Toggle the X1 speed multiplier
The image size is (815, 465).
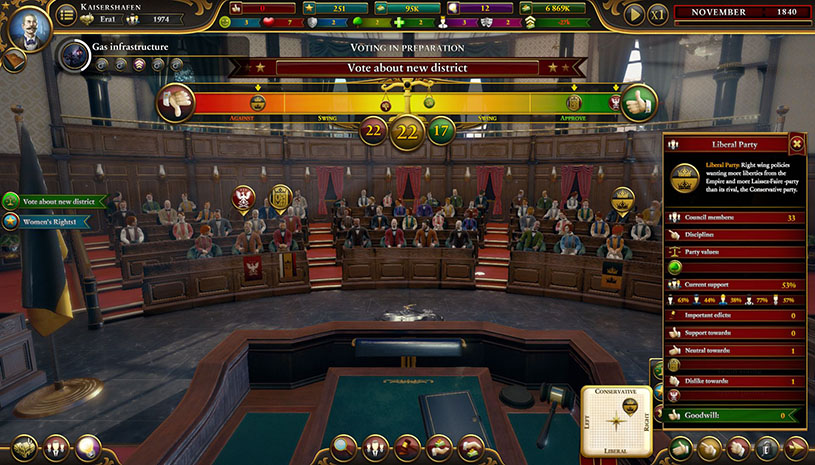[x=657, y=14]
